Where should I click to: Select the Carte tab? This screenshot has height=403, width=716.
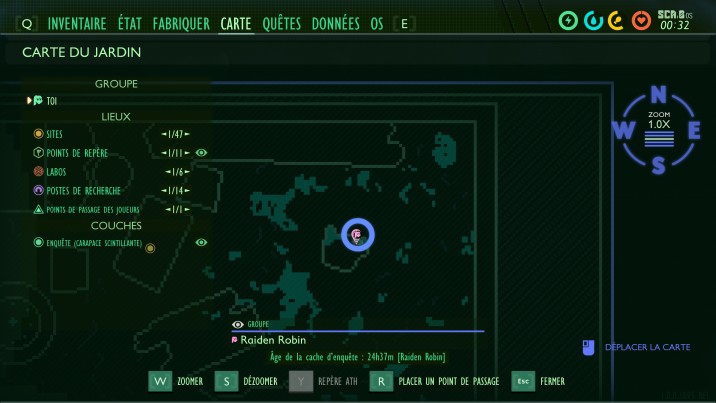point(236,23)
